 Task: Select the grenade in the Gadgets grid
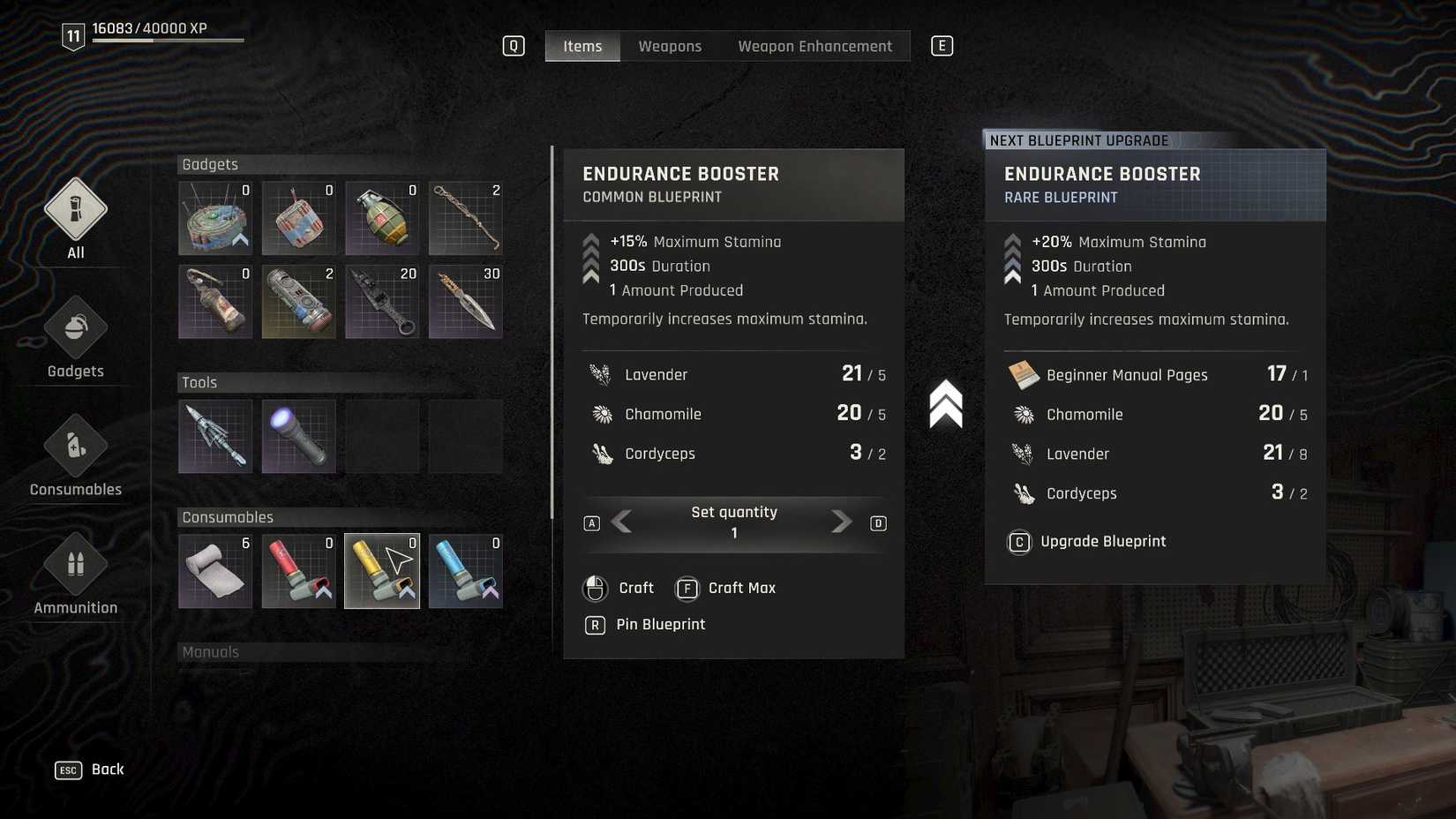[382, 218]
